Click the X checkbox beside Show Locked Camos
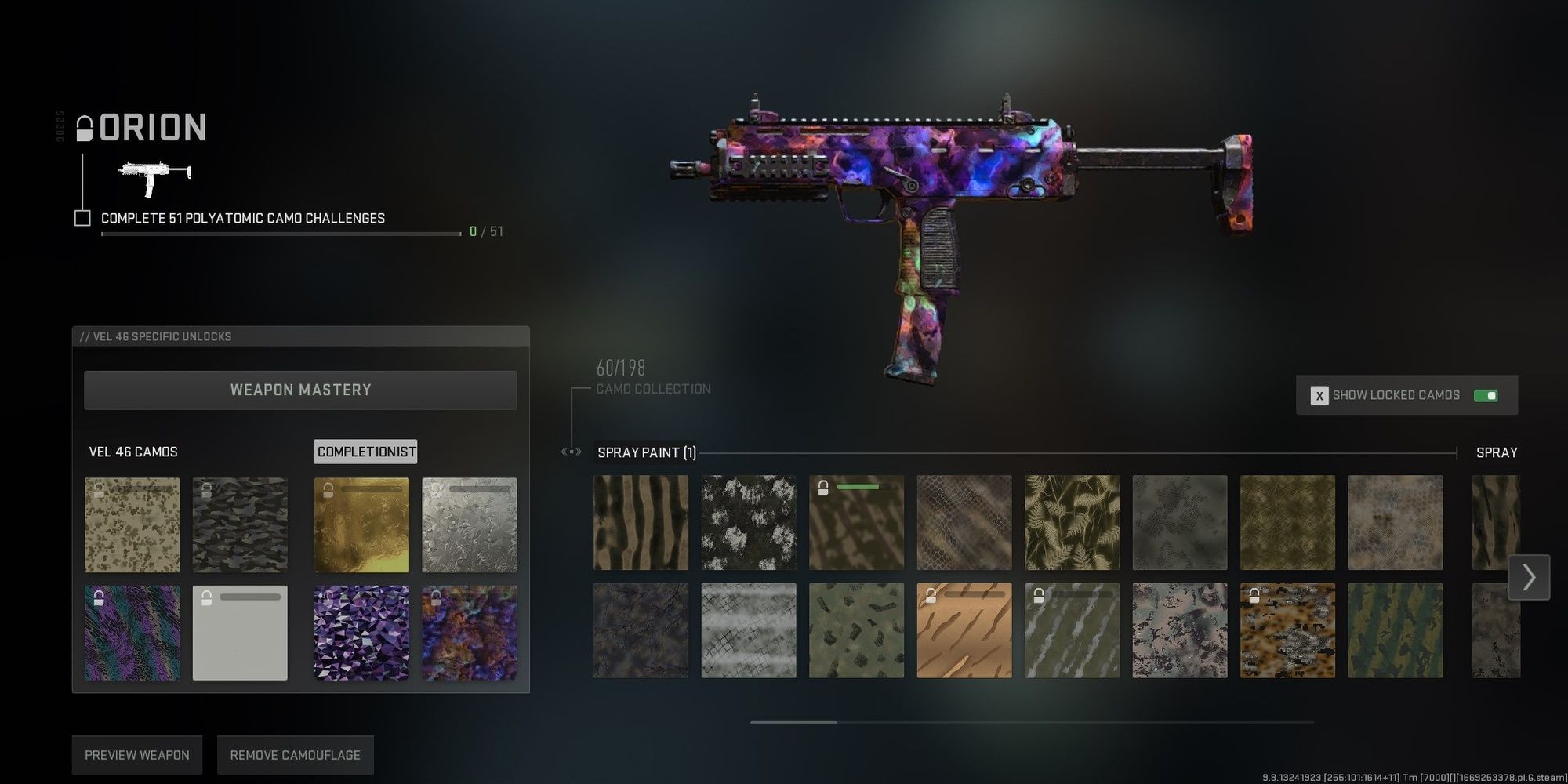The width and height of the screenshot is (1568, 784). pos(1319,395)
